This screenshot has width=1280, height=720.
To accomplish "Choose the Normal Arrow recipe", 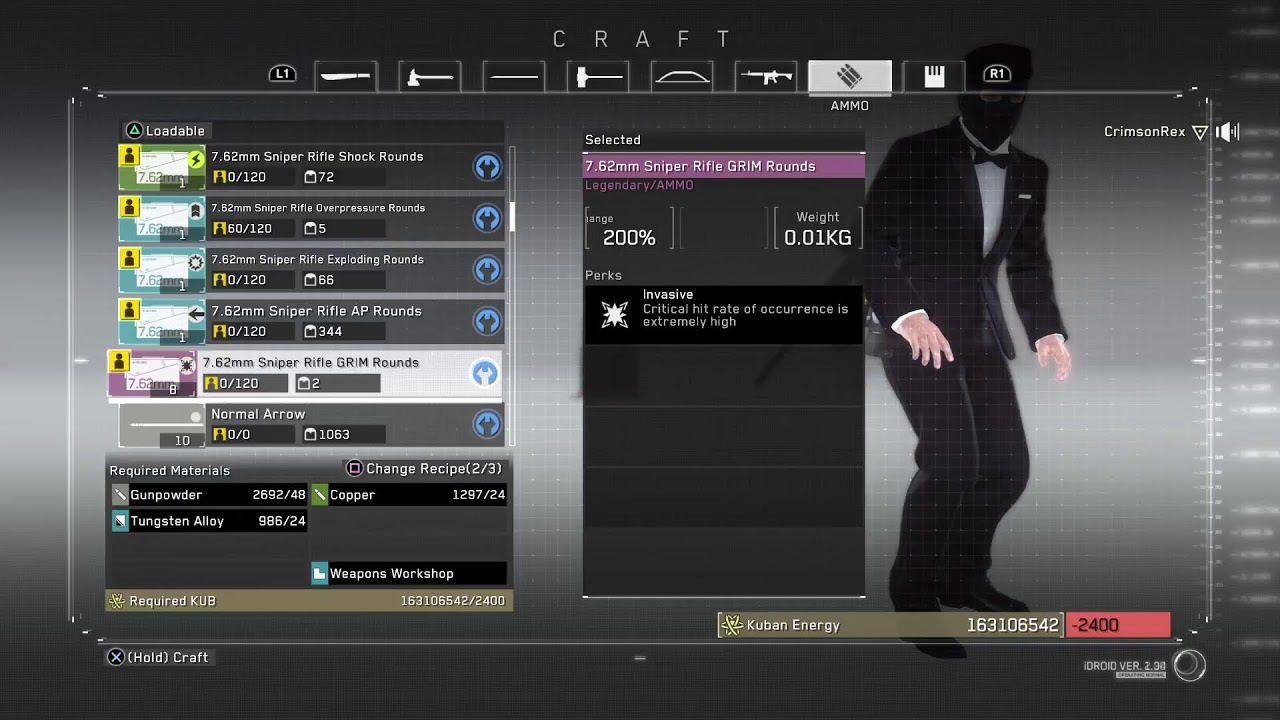I will click(x=258, y=414).
